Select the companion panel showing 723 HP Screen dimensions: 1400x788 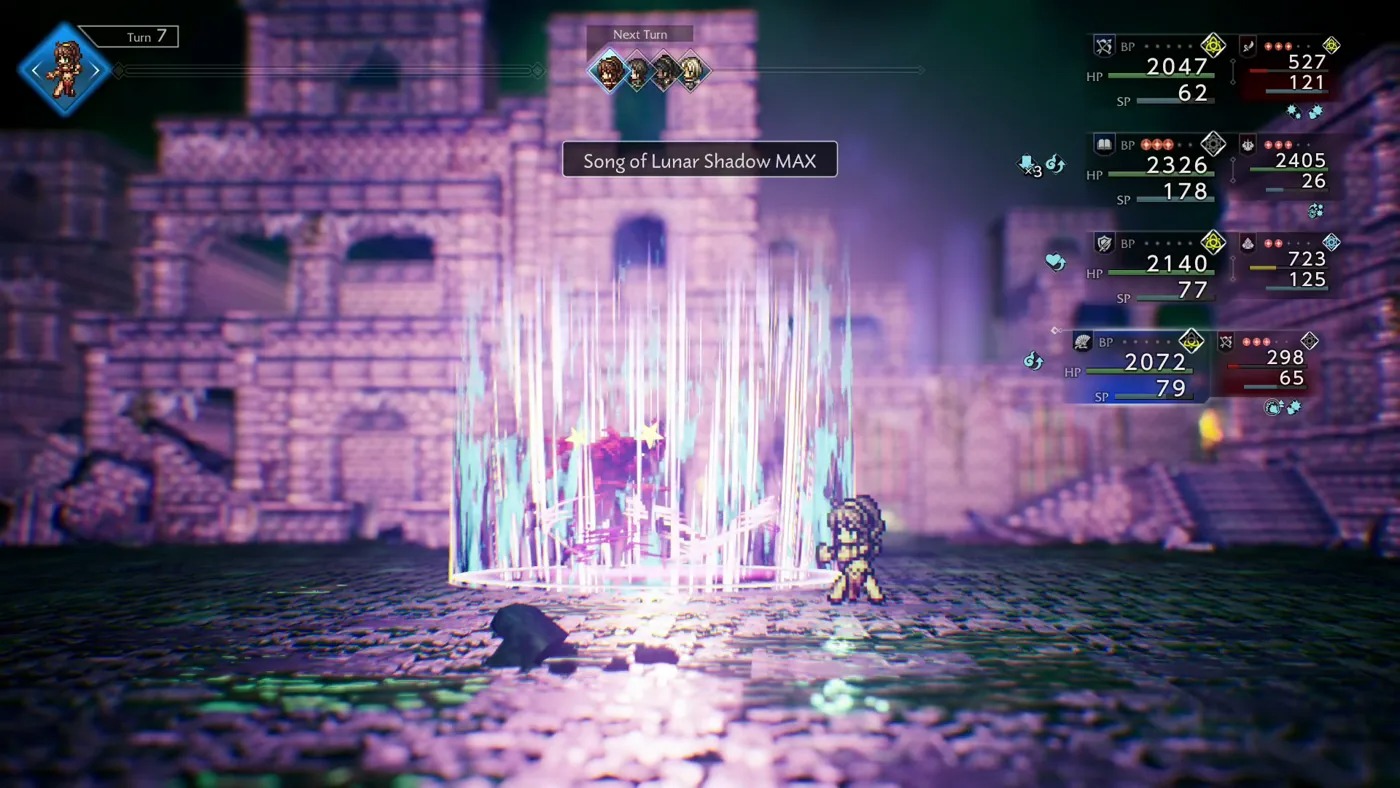[x=1287, y=268]
